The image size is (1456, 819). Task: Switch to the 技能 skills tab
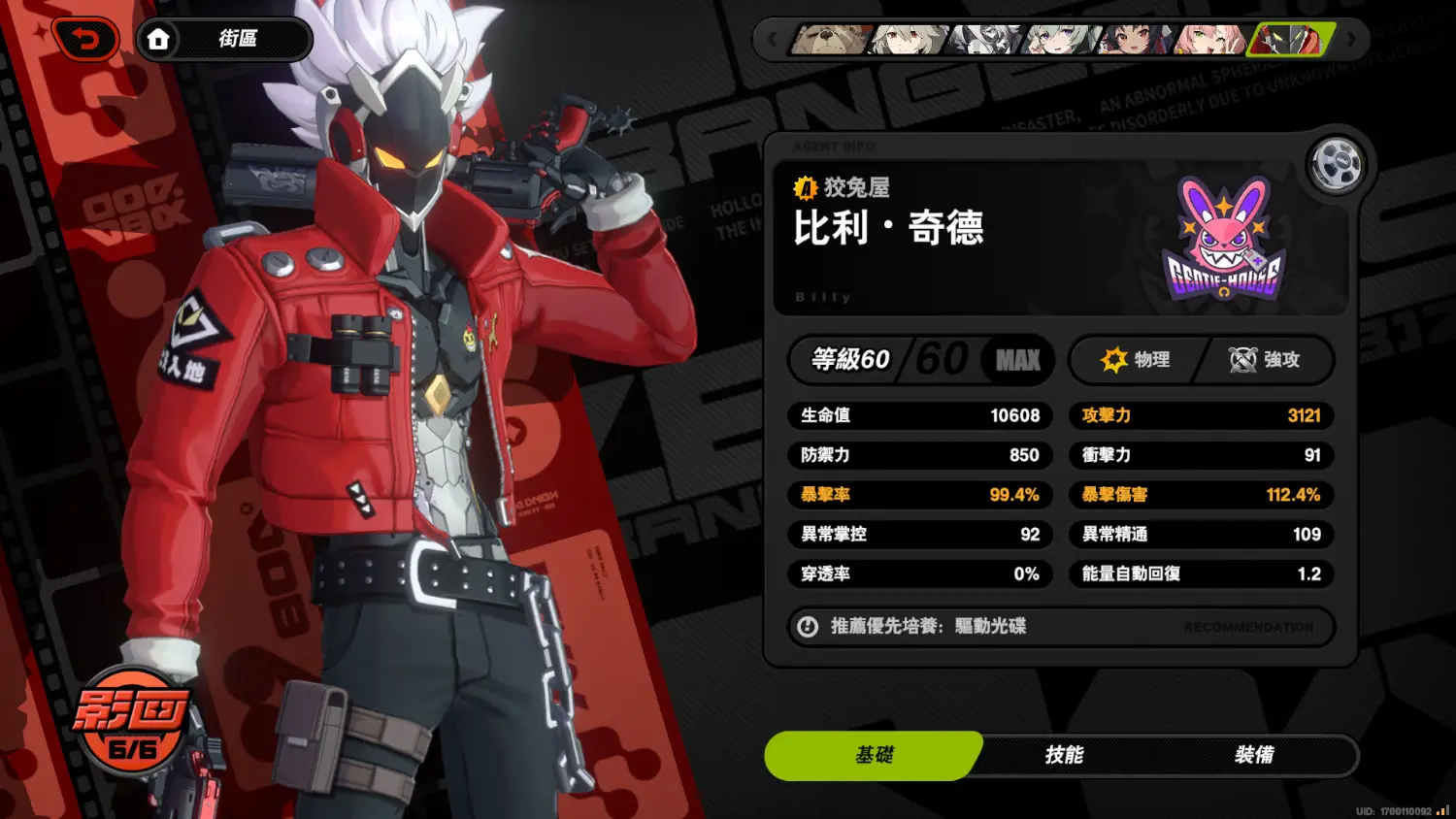[x=1064, y=755]
